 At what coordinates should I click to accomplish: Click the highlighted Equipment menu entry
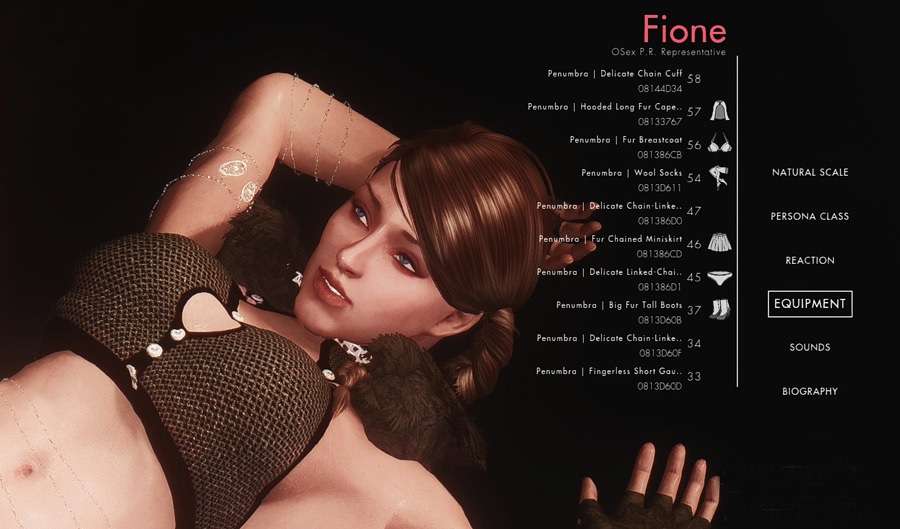coord(809,304)
